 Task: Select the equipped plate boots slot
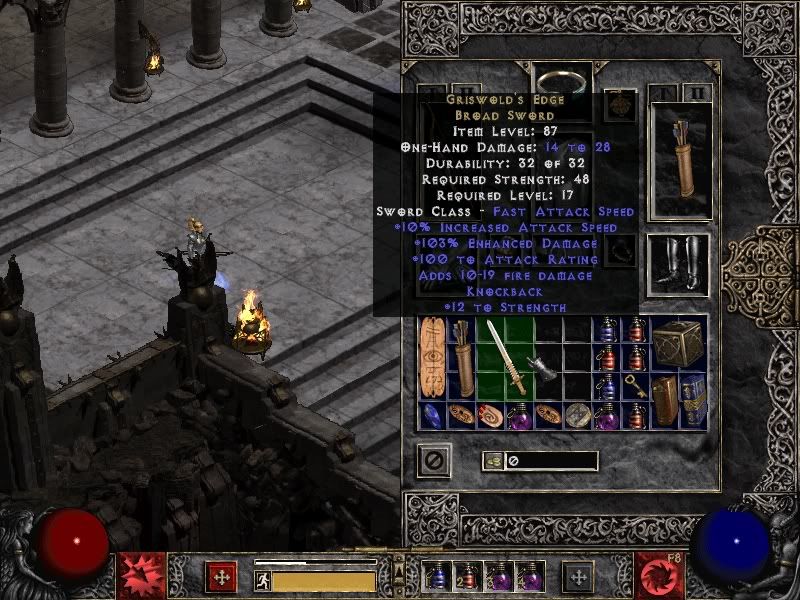click(679, 265)
